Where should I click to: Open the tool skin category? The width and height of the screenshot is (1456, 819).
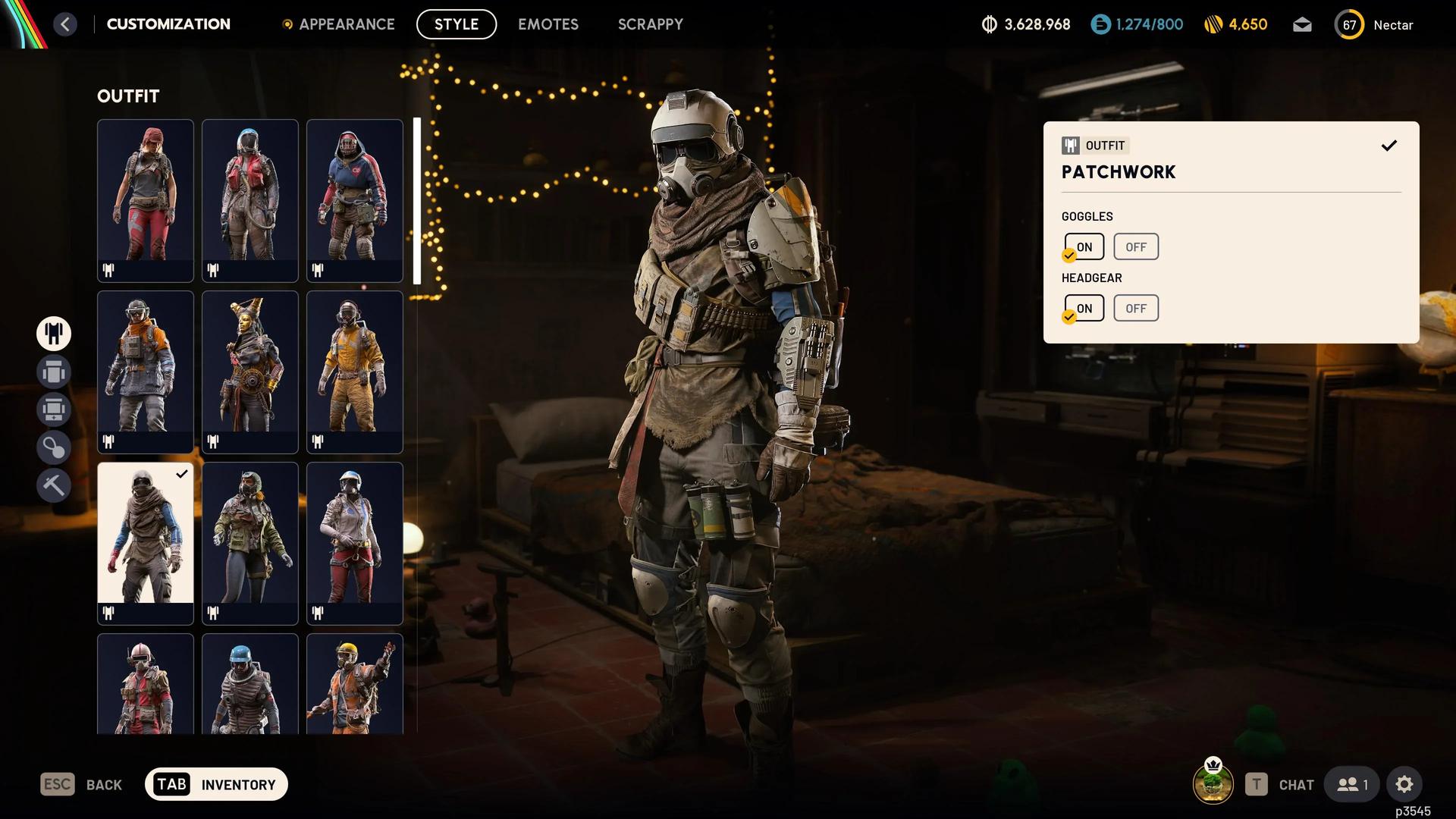pos(54,485)
